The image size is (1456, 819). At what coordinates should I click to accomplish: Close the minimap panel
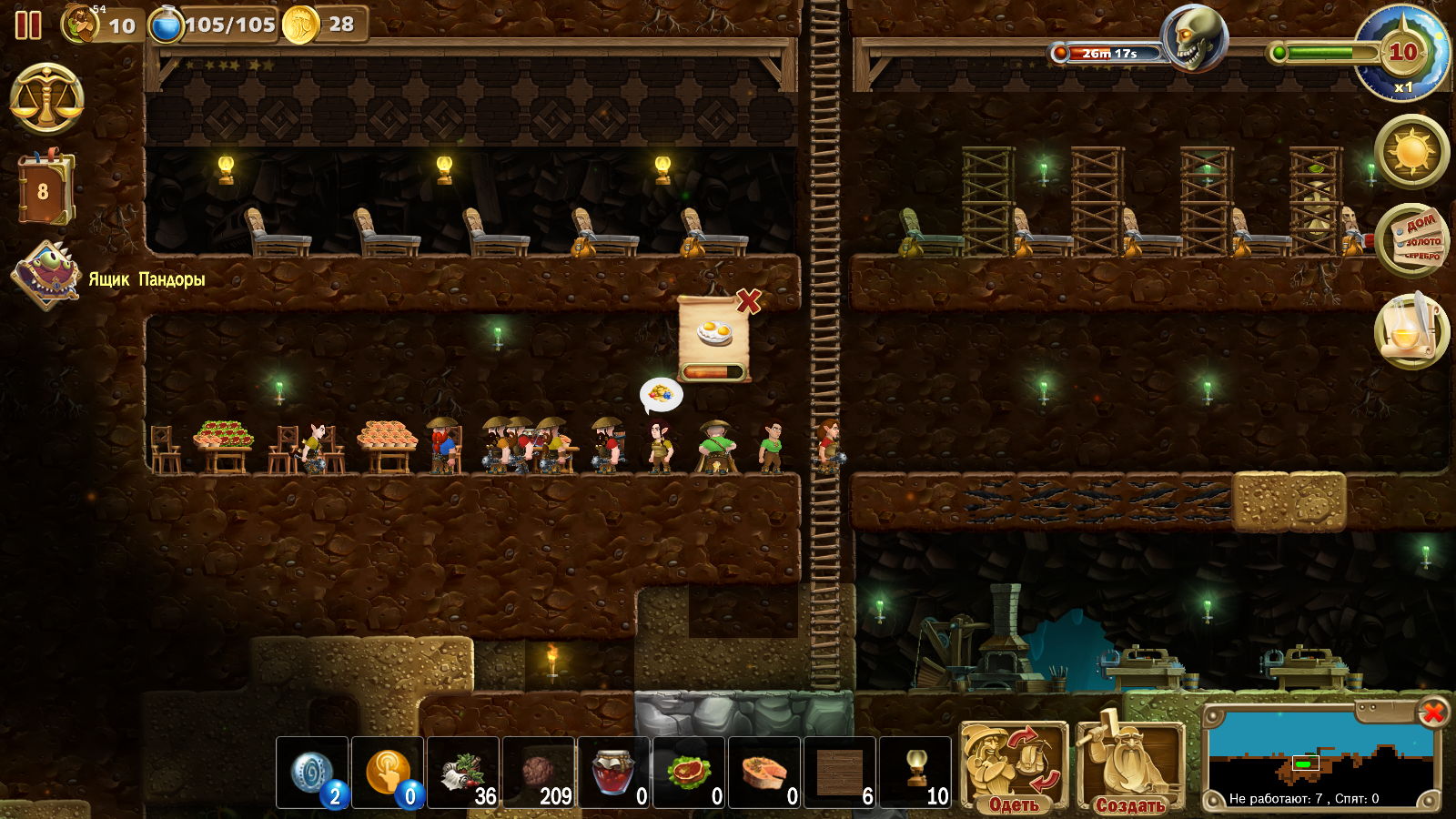[1433, 712]
